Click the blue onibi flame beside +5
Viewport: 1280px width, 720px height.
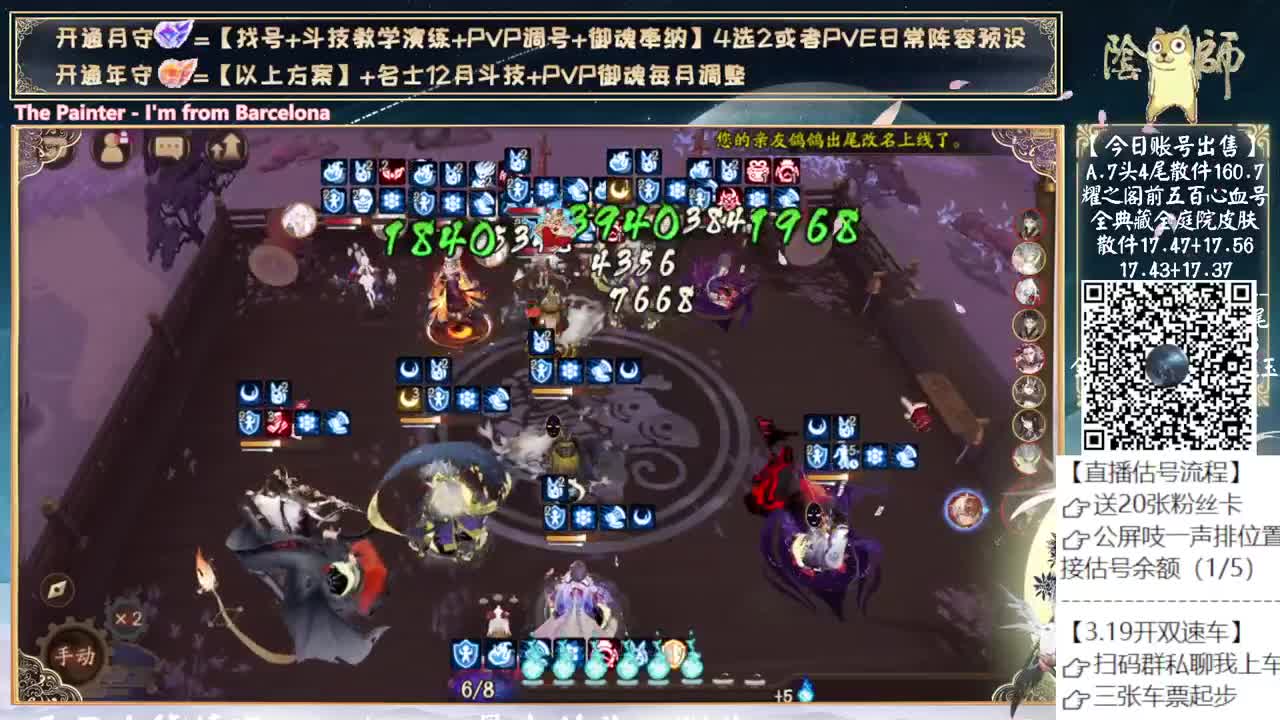(x=805, y=690)
